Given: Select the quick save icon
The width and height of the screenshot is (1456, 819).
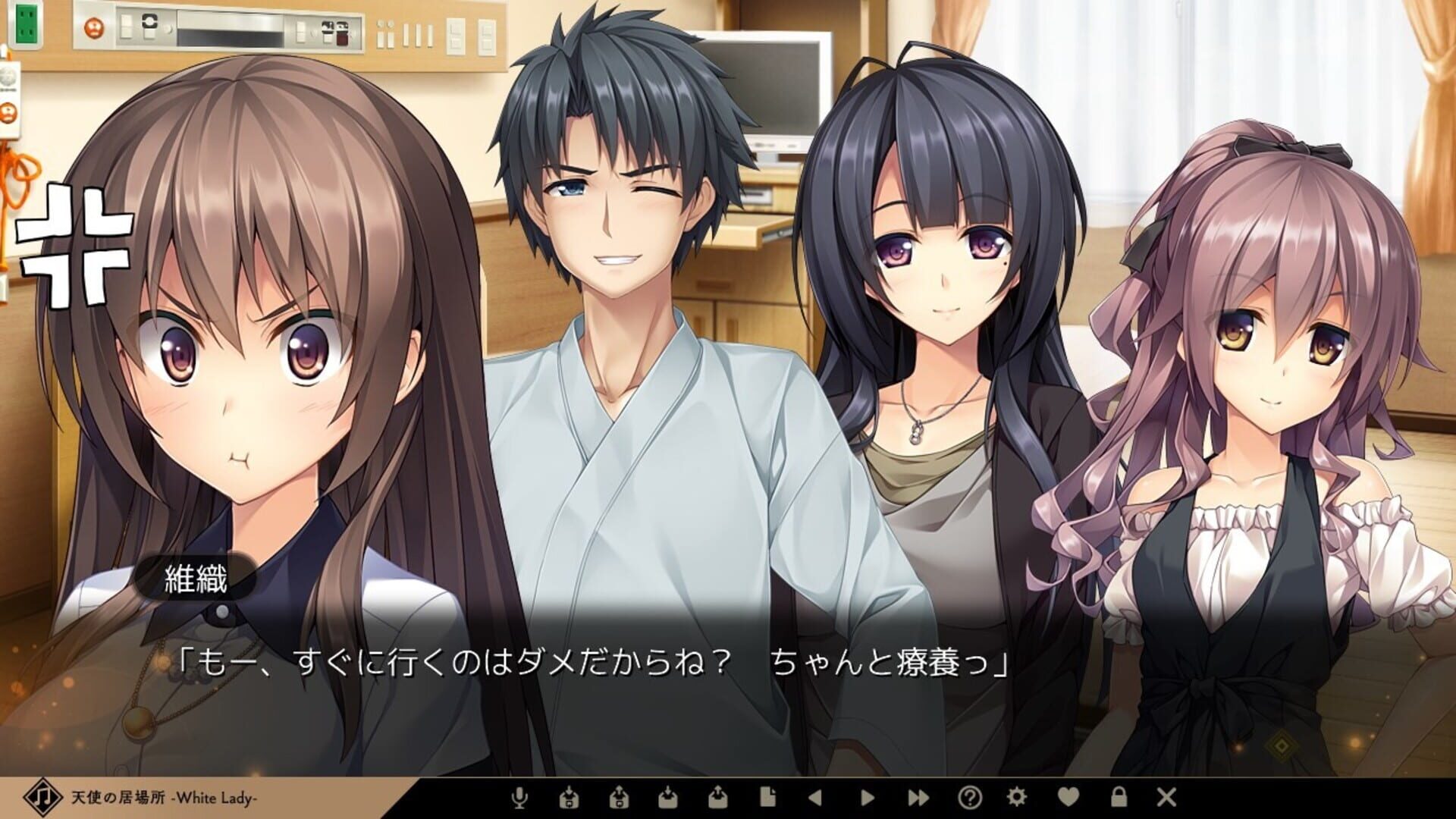Looking at the screenshot, I should click(x=570, y=798).
